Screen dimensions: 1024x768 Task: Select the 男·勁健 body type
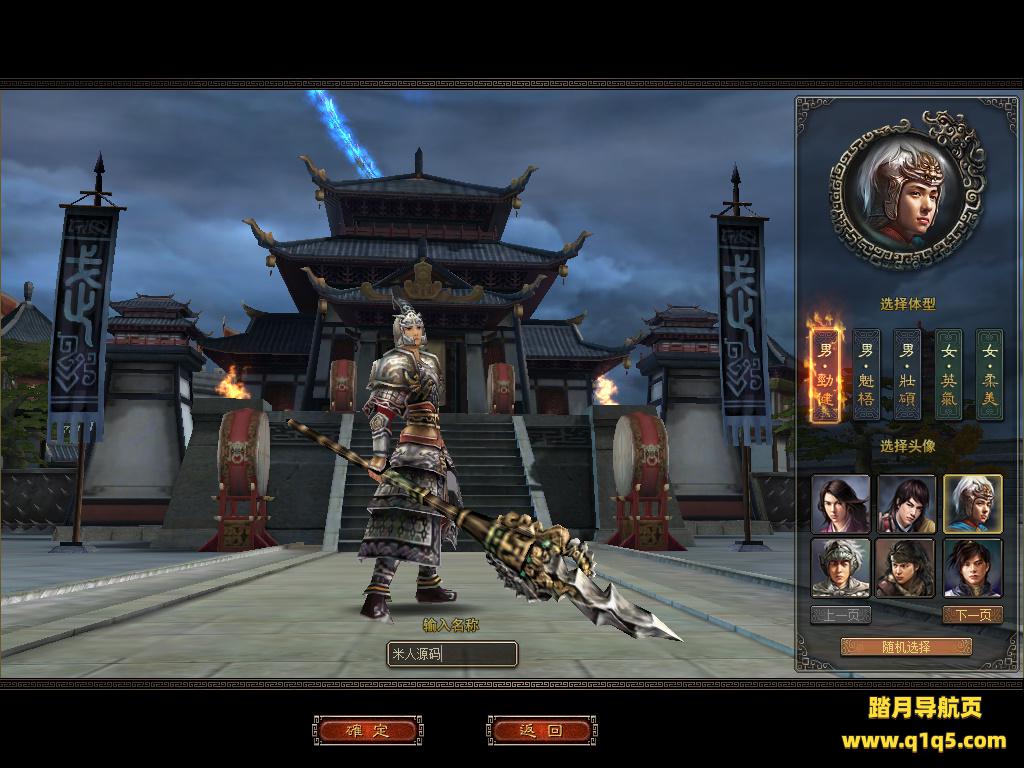pos(825,376)
